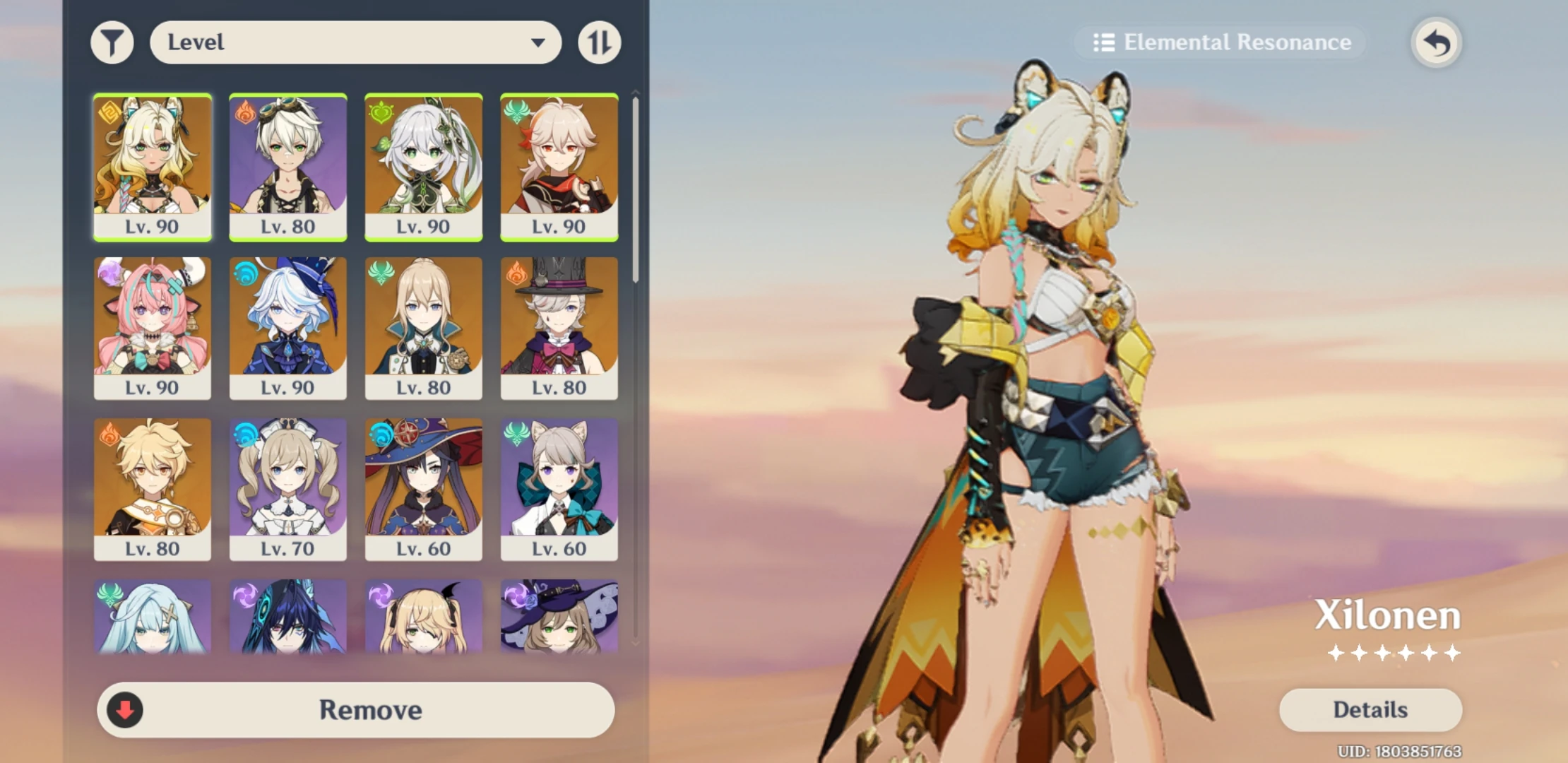Open the character filter funnel icon
This screenshot has height=763, width=1568.
pos(112,42)
